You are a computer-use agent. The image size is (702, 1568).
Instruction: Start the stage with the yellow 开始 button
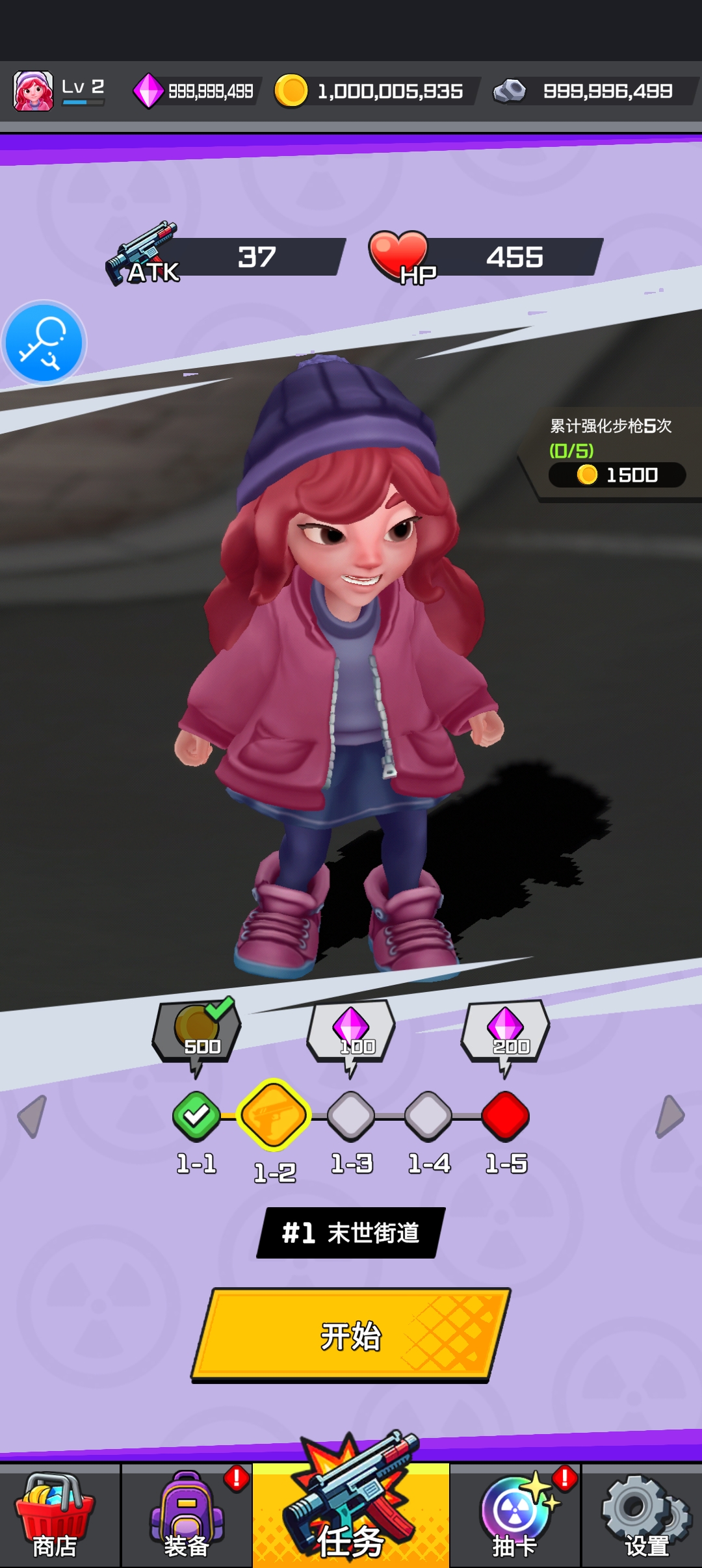(351, 1335)
